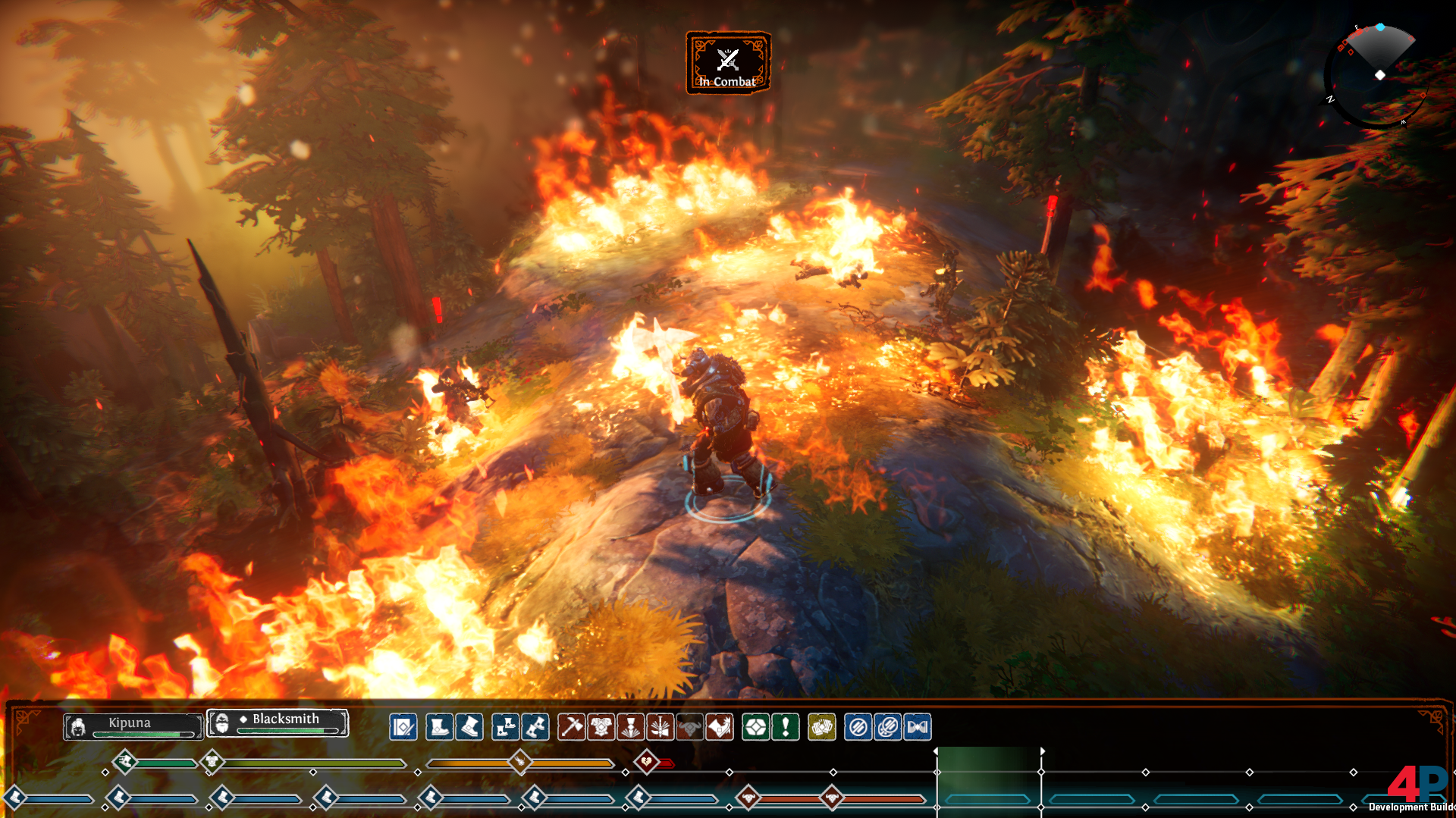Activate the green exclamation mark skill

click(x=785, y=727)
